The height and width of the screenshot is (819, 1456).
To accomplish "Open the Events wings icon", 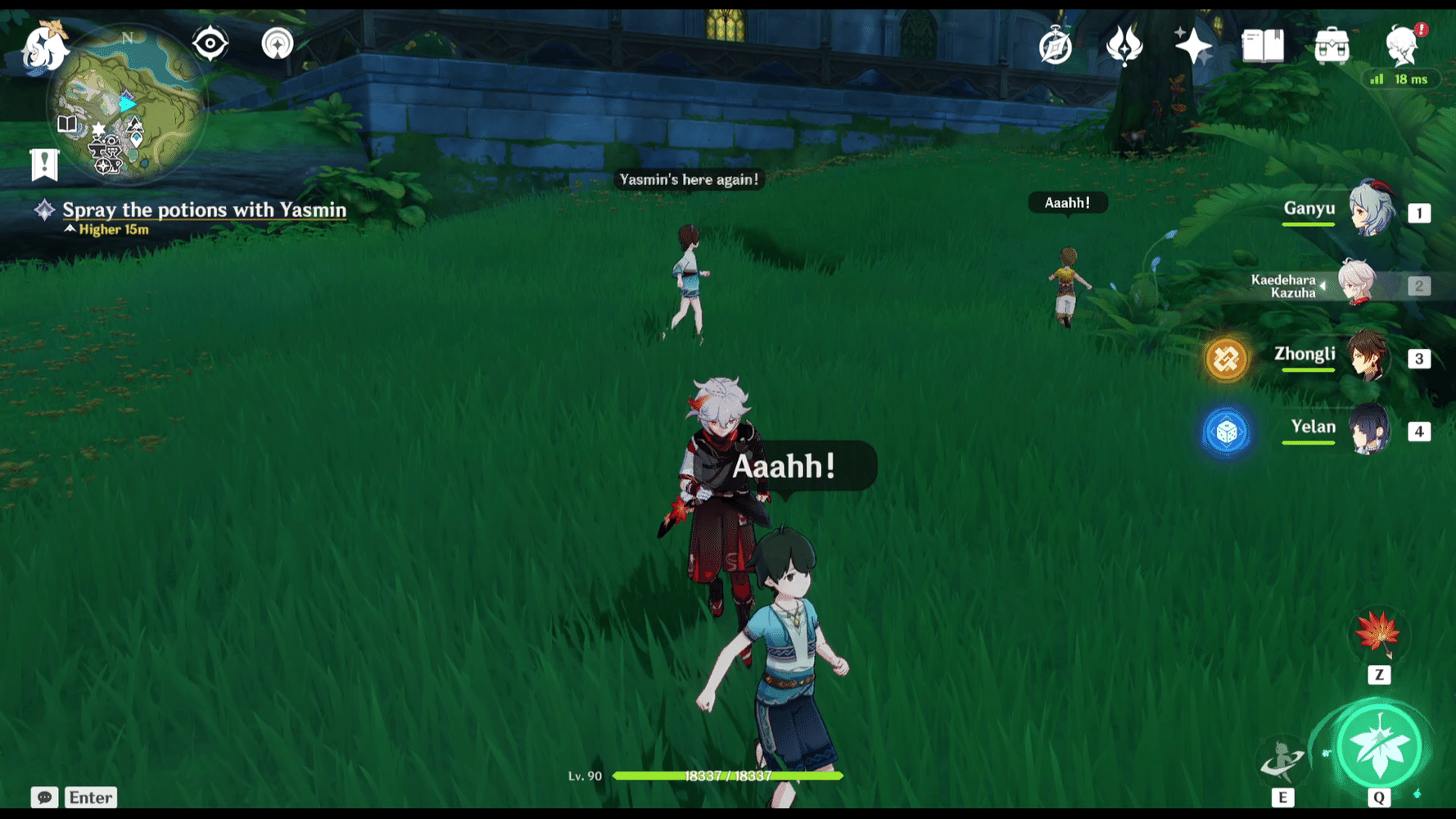I will 1124,45.
